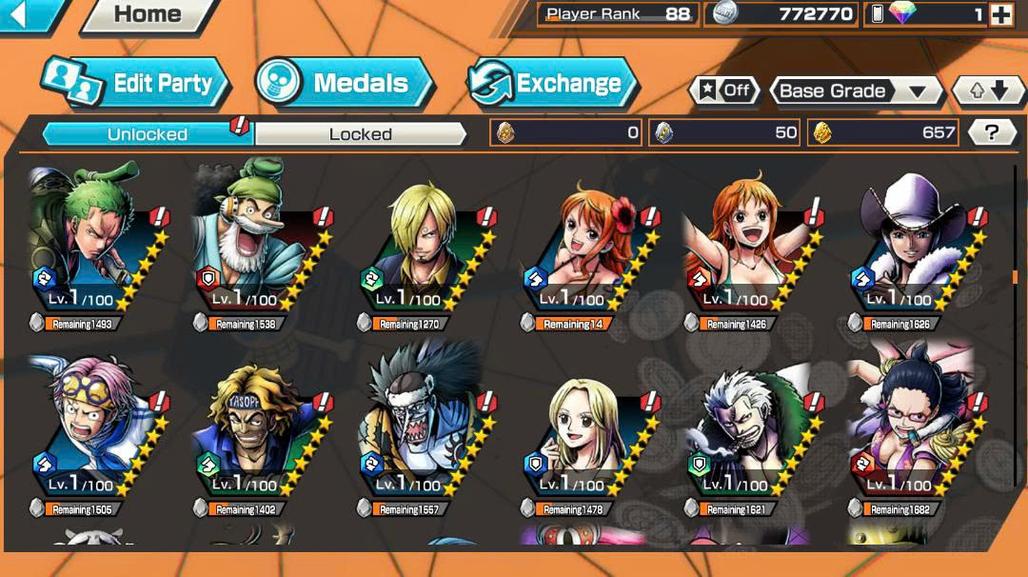1028x577 pixels.
Task: Add more rainbow diamonds with plus button
Action: pyautogui.click(x=1001, y=14)
